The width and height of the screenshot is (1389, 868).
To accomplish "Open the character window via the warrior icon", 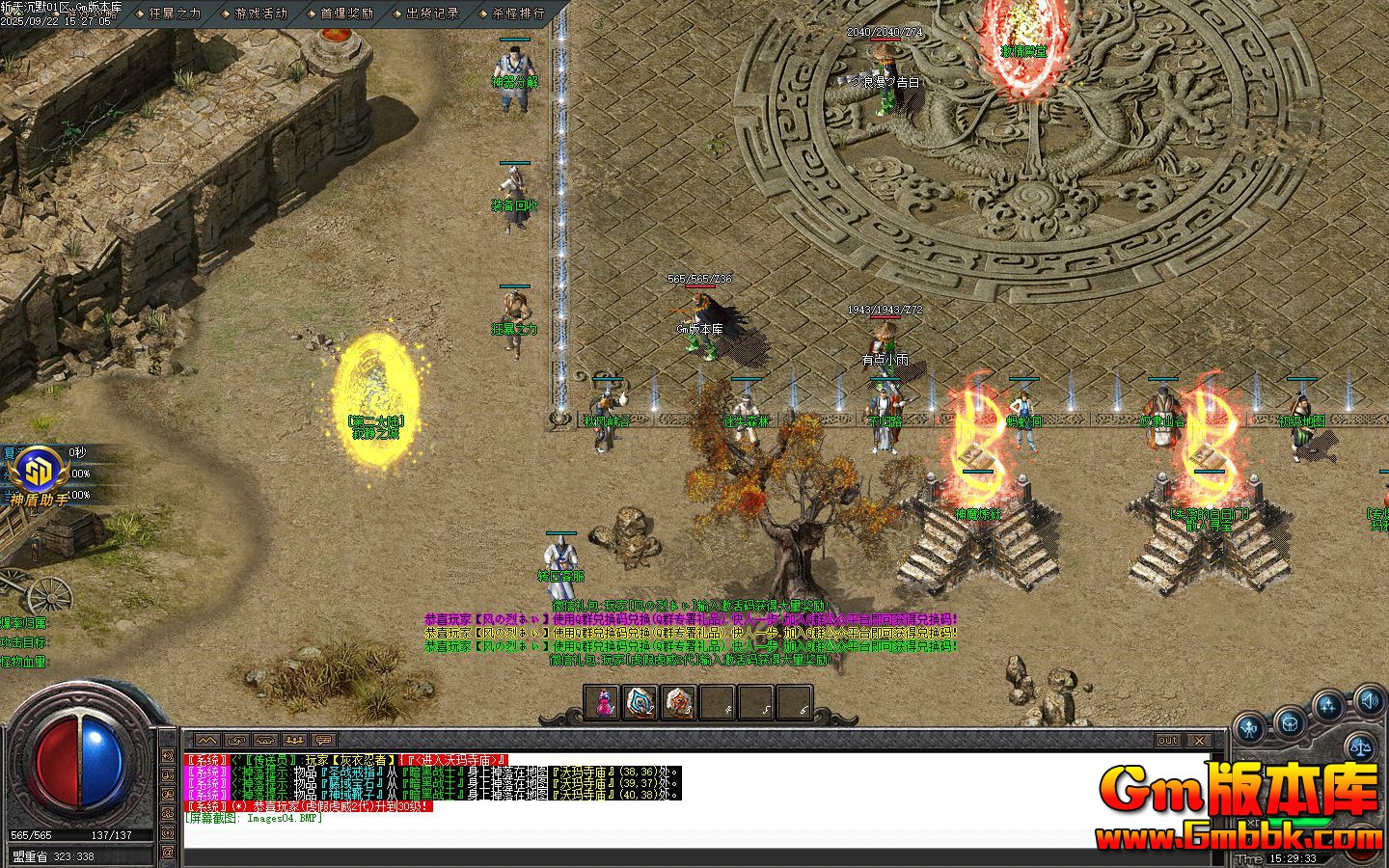I will [1248, 725].
